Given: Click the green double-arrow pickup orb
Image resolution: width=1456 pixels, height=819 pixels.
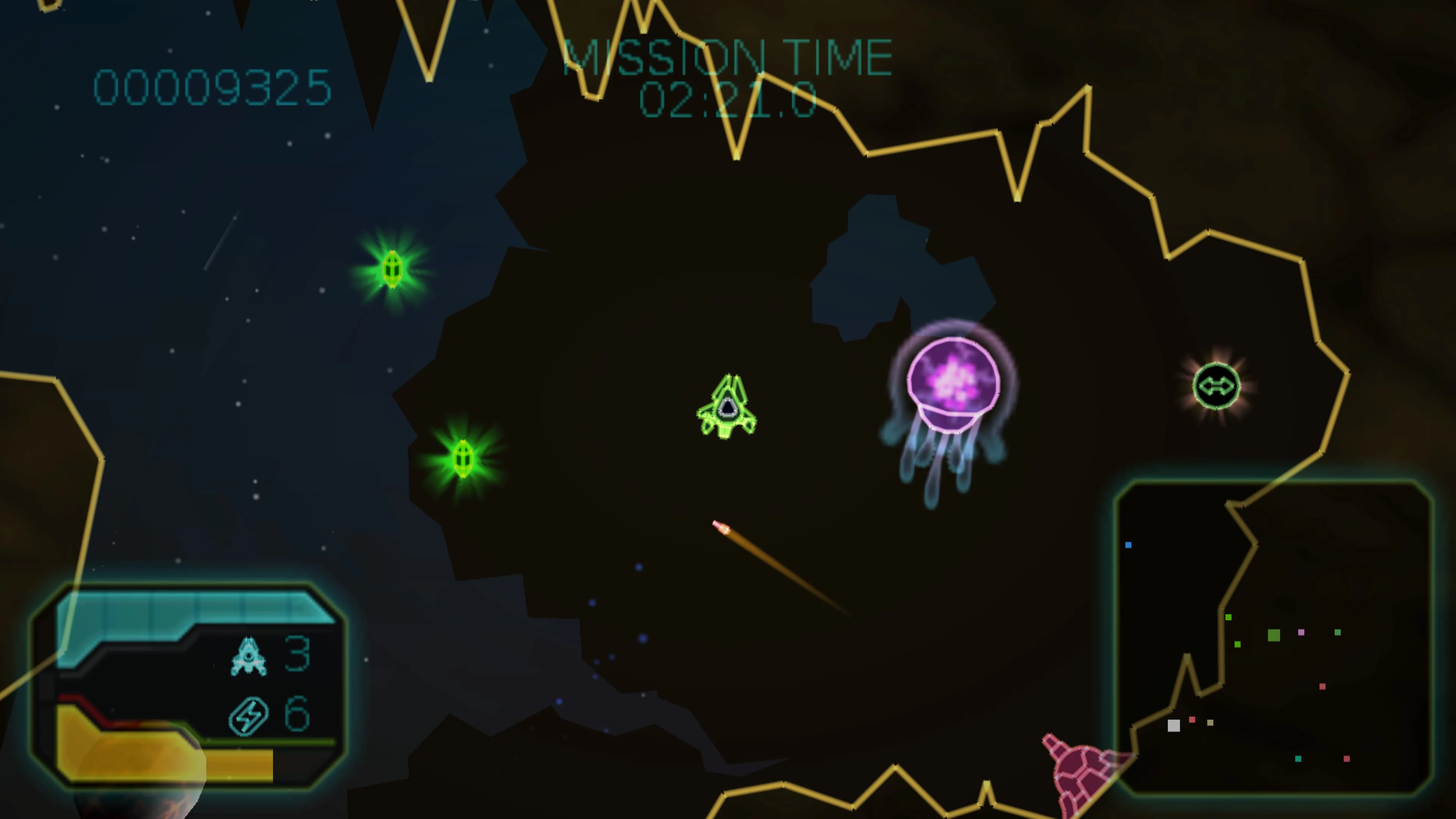Looking at the screenshot, I should click(1218, 386).
